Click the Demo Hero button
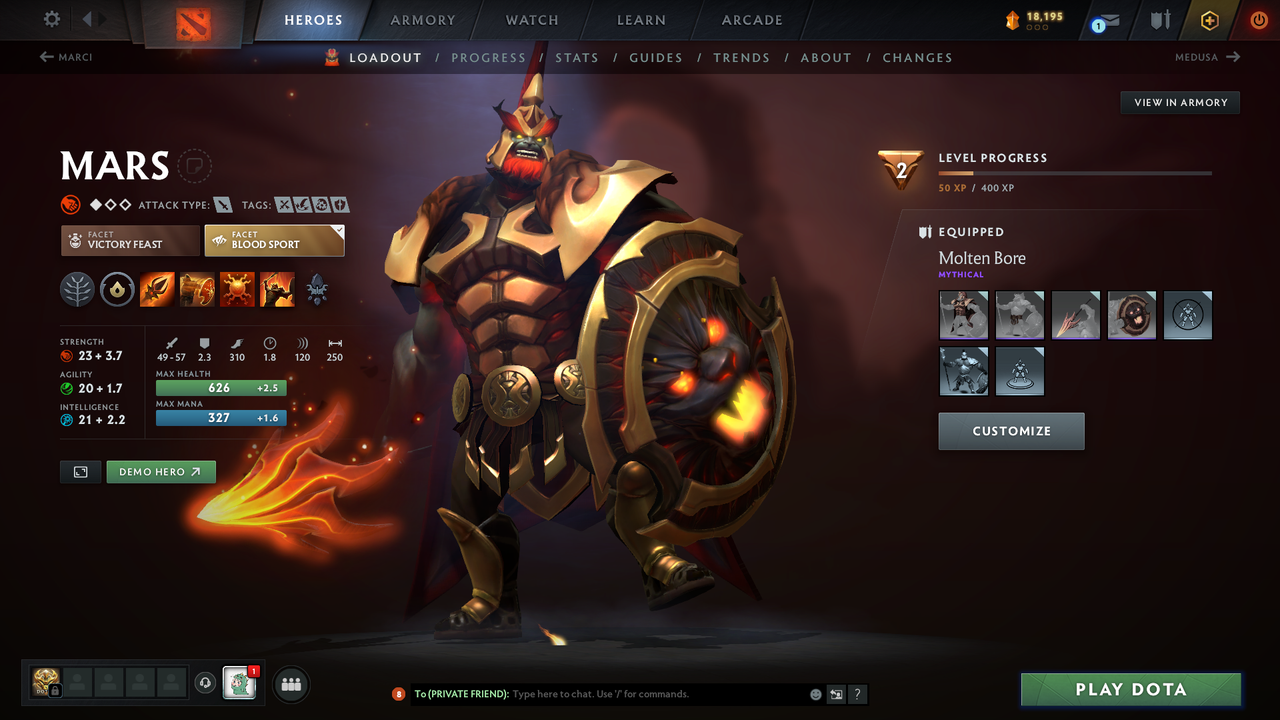1280x720 pixels. pos(161,471)
